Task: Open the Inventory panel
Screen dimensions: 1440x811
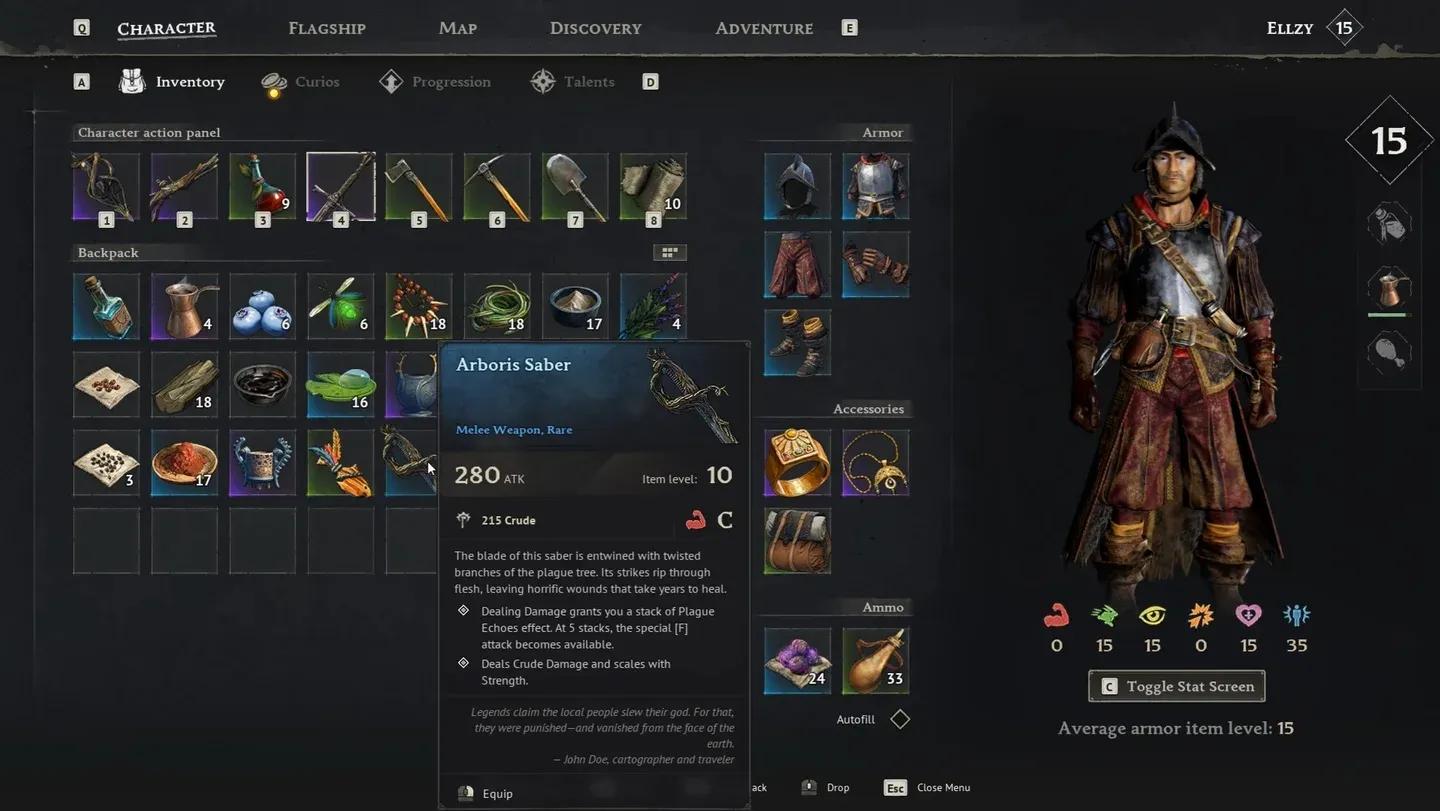Action: 188,81
